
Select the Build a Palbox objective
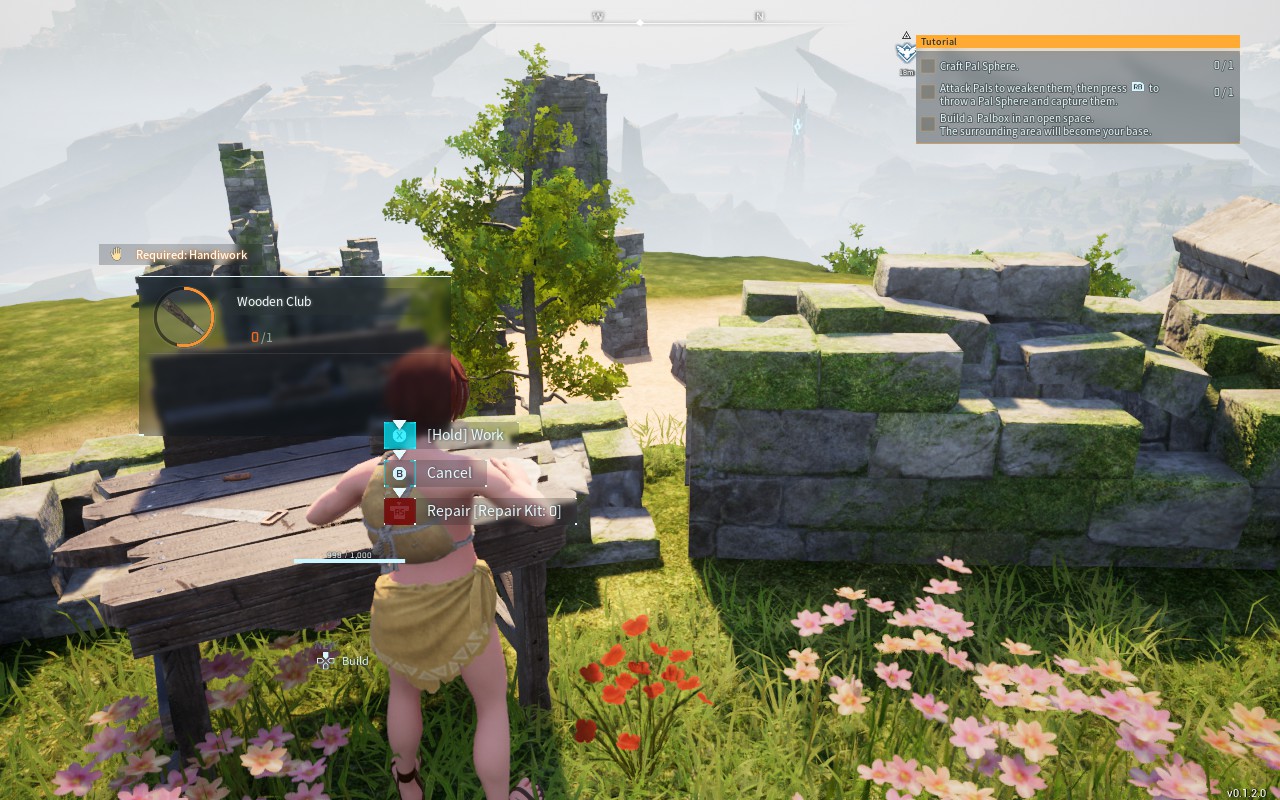click(x=1044, y=125)
